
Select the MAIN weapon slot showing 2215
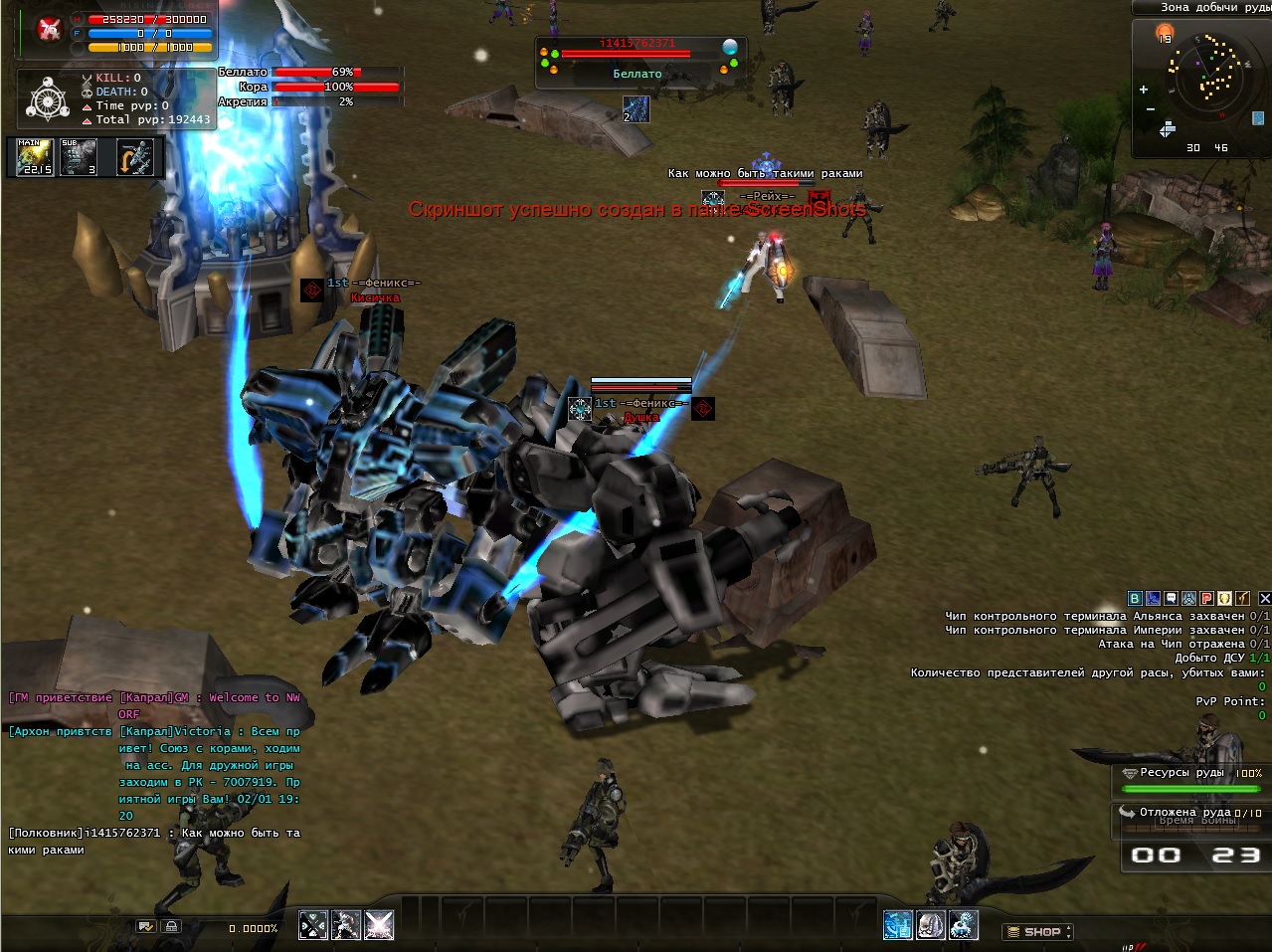click(35, 157)
